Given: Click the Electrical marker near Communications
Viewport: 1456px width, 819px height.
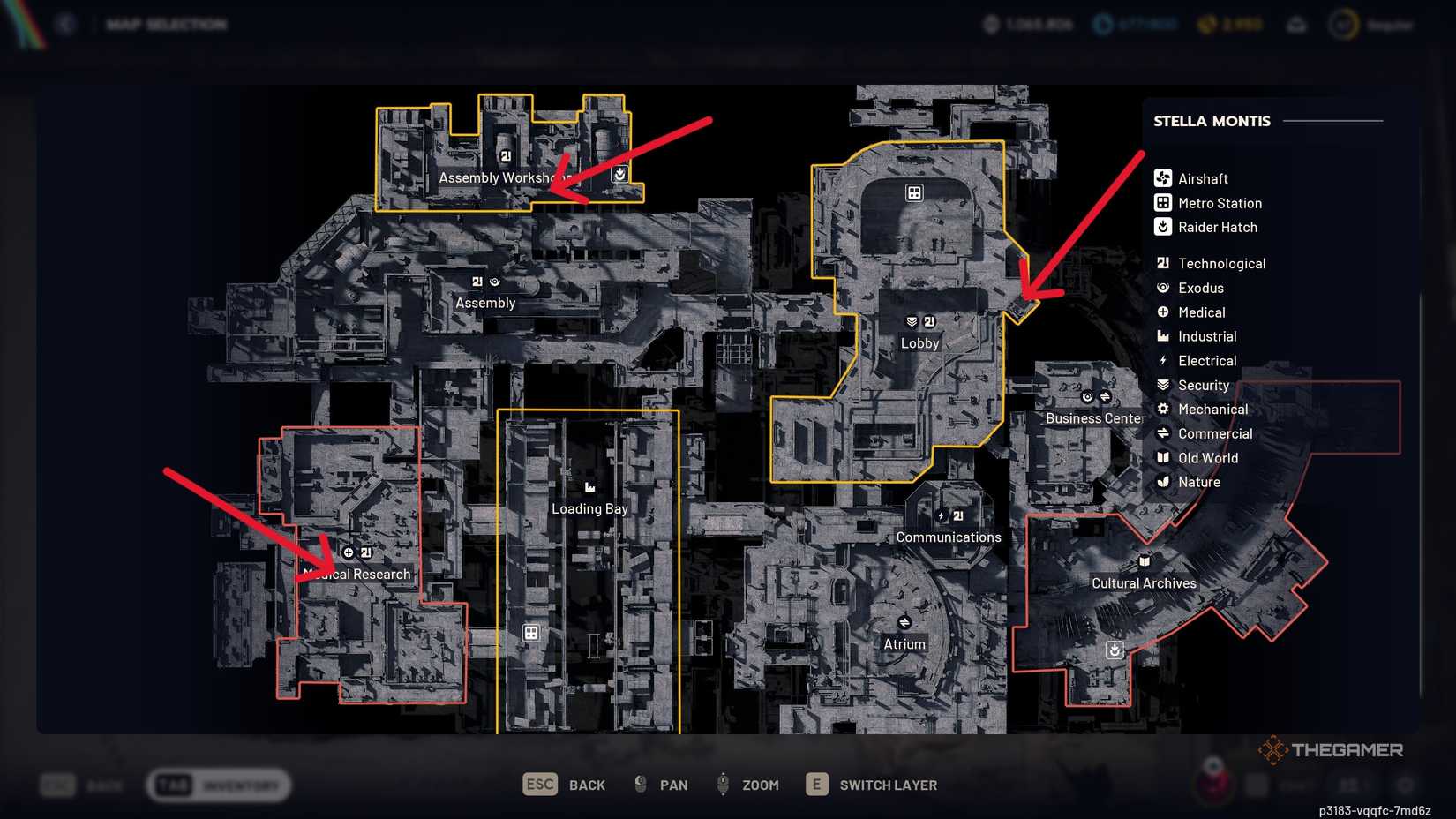Looking at the screenshot, I should point(942,514).
